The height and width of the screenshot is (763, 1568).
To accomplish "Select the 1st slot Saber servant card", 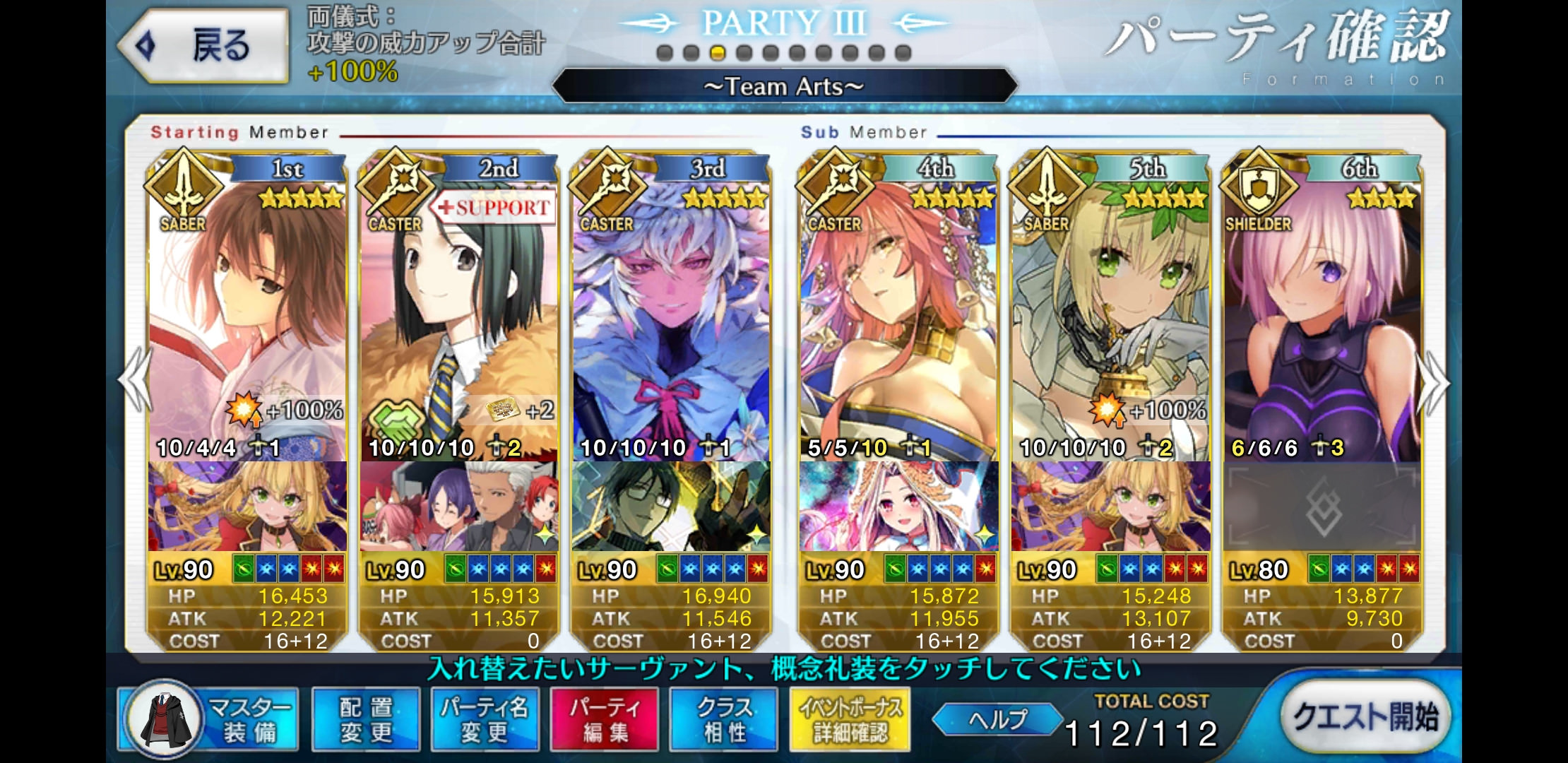I will coord(247,318).
